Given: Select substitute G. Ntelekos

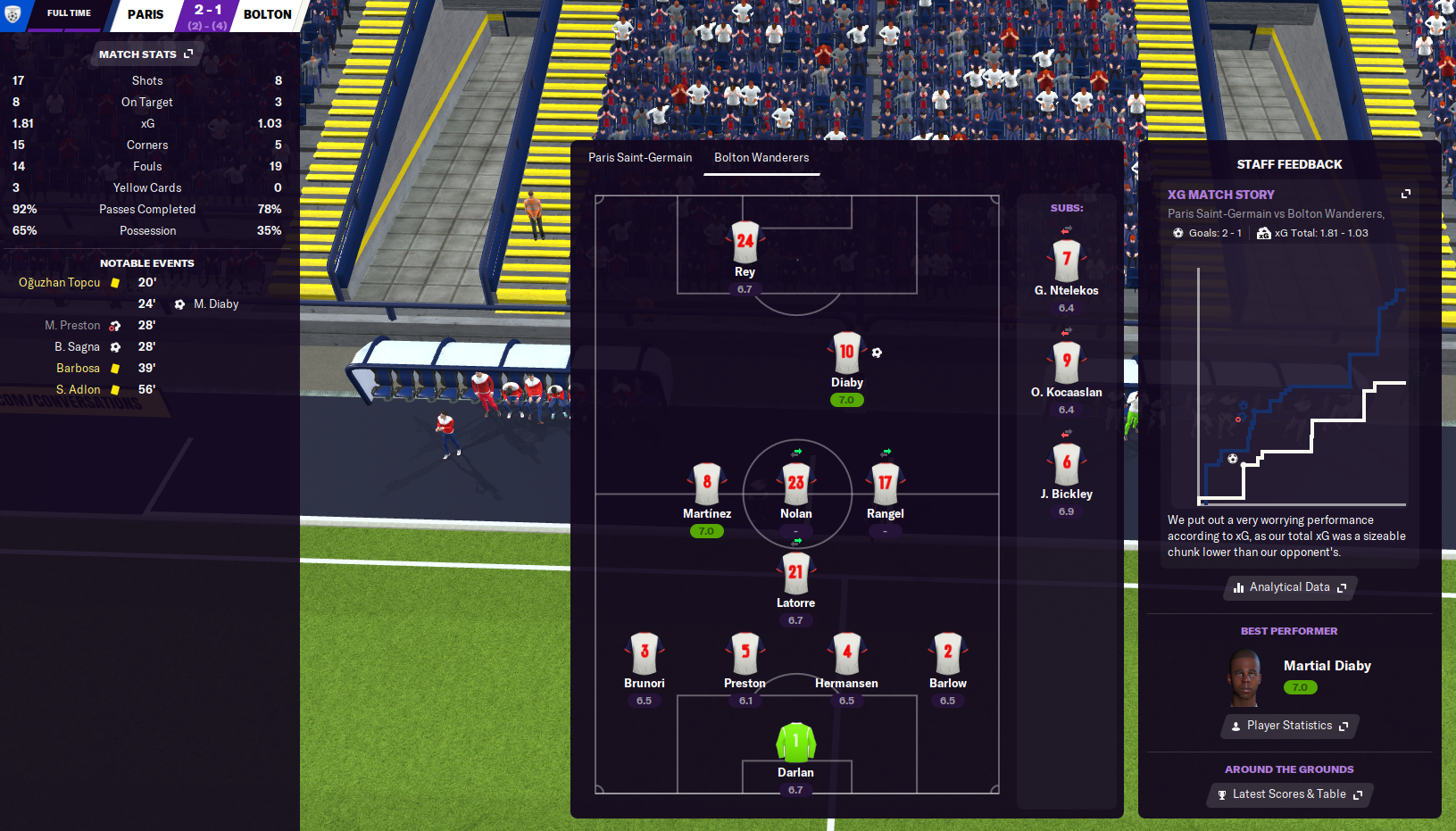Looking at the screenshot, I should point(1066,261).
